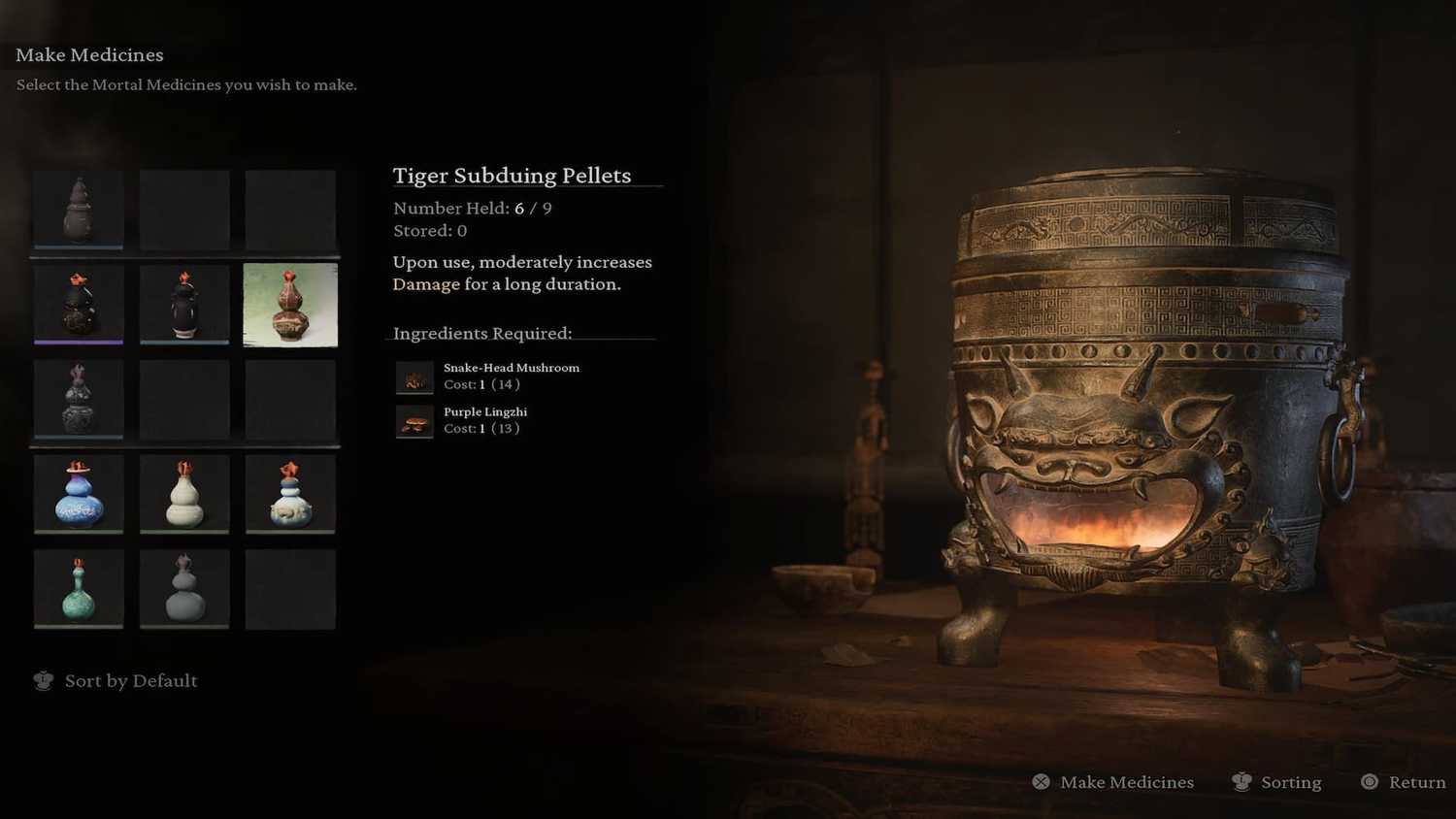Select the dimmed grey gourd medicine
The height and width of the screenshot is (819, 1456).
pos(184,589)
